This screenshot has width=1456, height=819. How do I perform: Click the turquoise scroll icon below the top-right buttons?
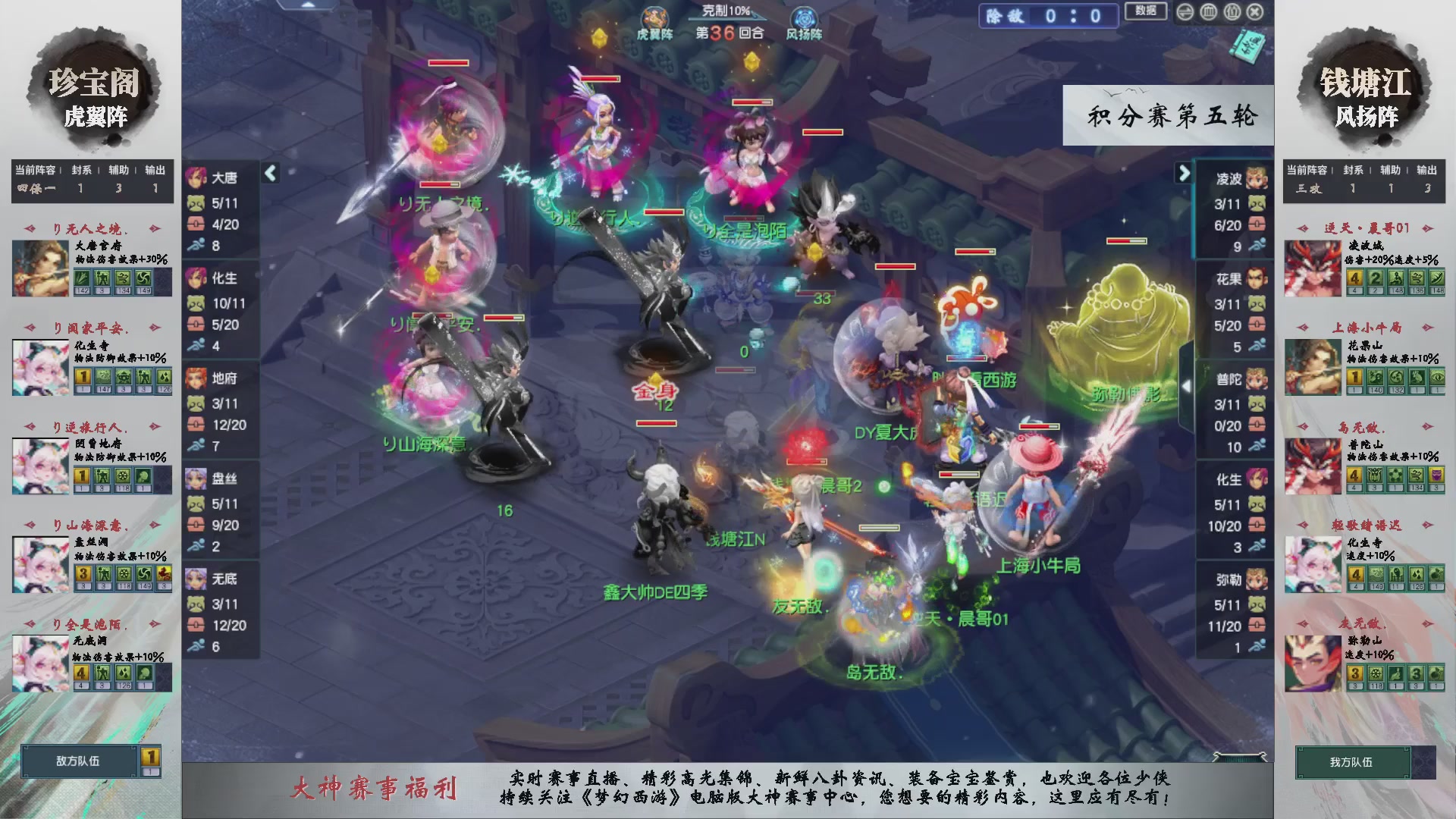pos(1249,47)
